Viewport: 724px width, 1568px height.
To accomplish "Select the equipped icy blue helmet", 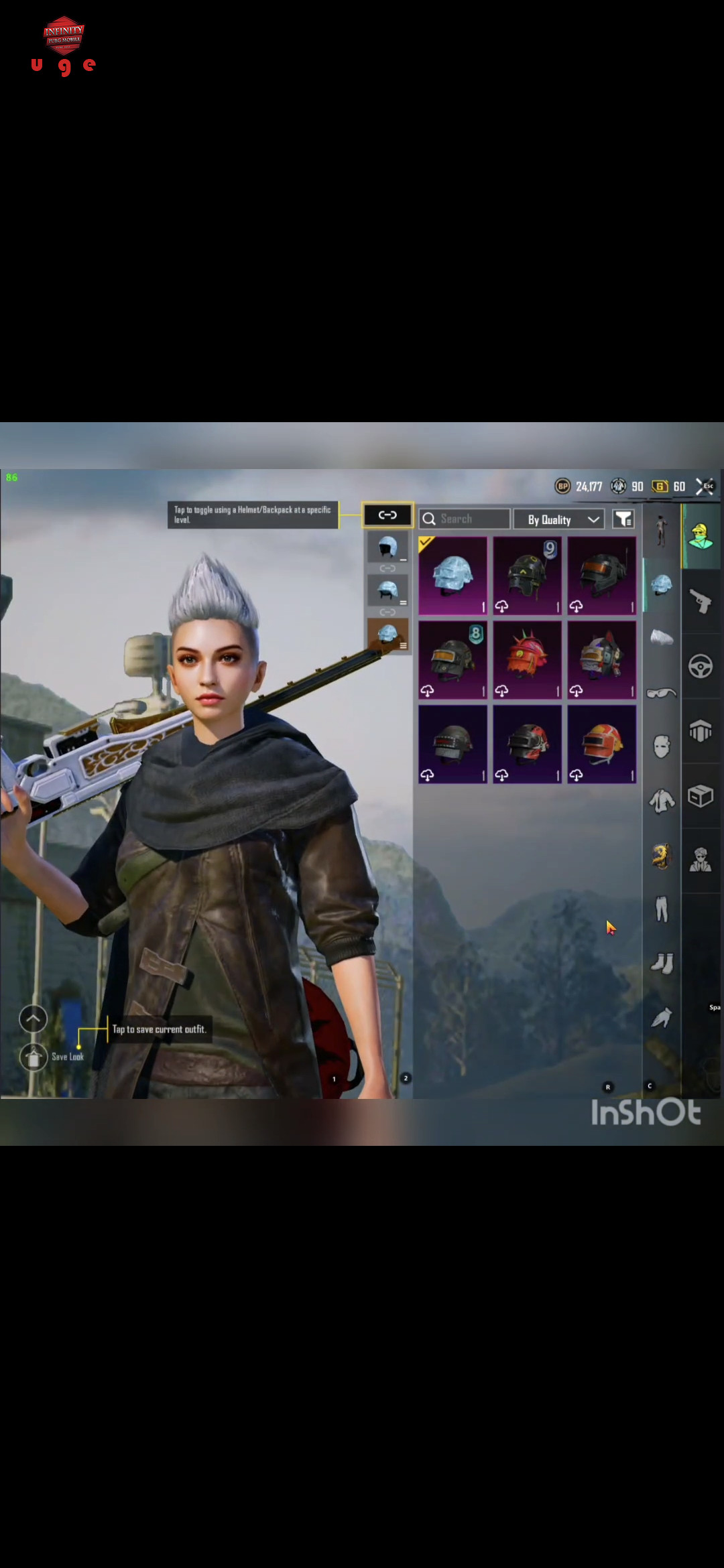I will coord(453,576).
